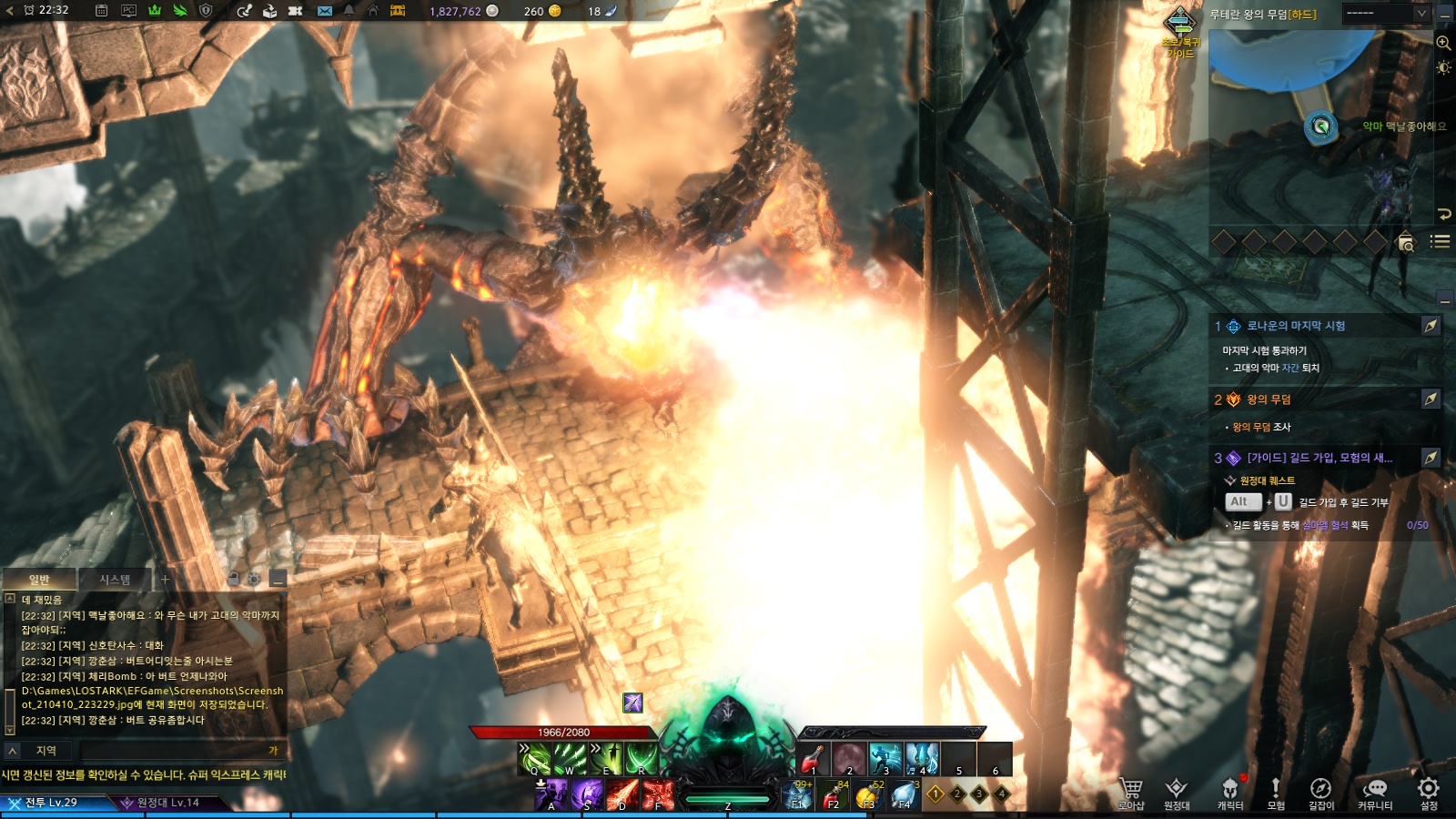The image size is (1456, 819).
Task: Use the F2 battle item red potion
Action: coord(832,795)
